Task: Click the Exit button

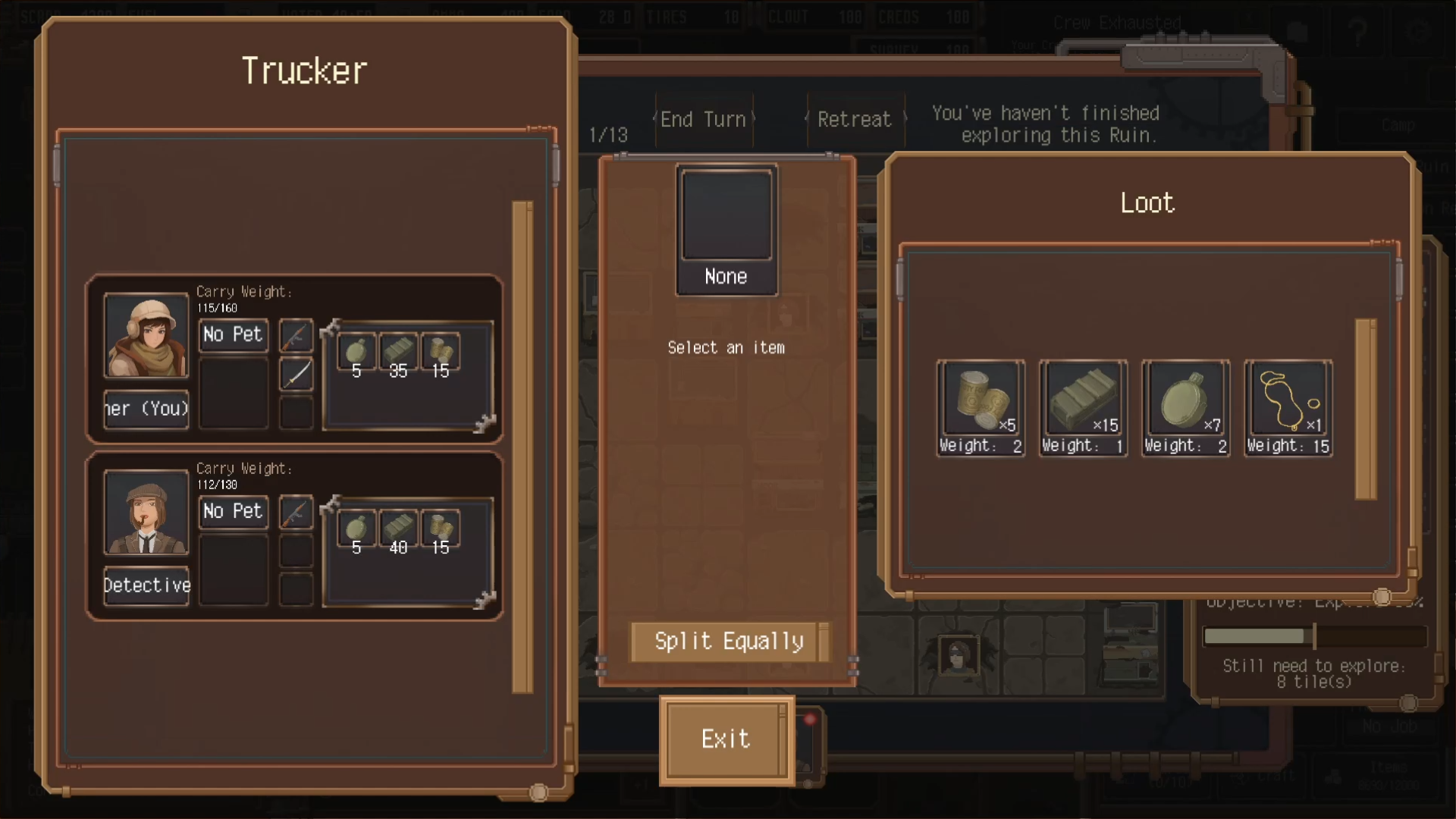Action: coord(726,739)
